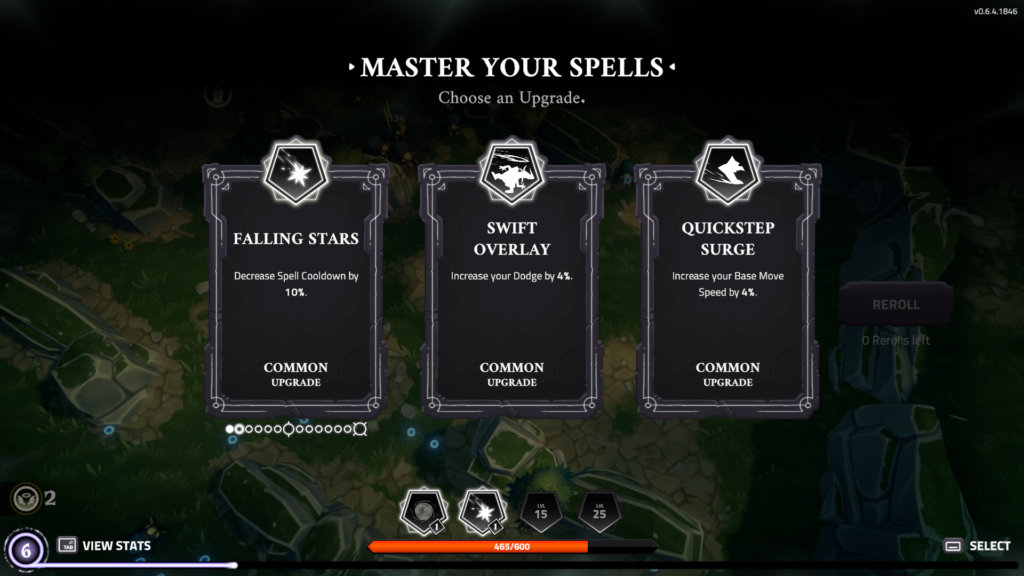Pick the Quickstep Surge upgrade card
The width and height of the screenshot is (1024, 576).
(x=727, y=290)
